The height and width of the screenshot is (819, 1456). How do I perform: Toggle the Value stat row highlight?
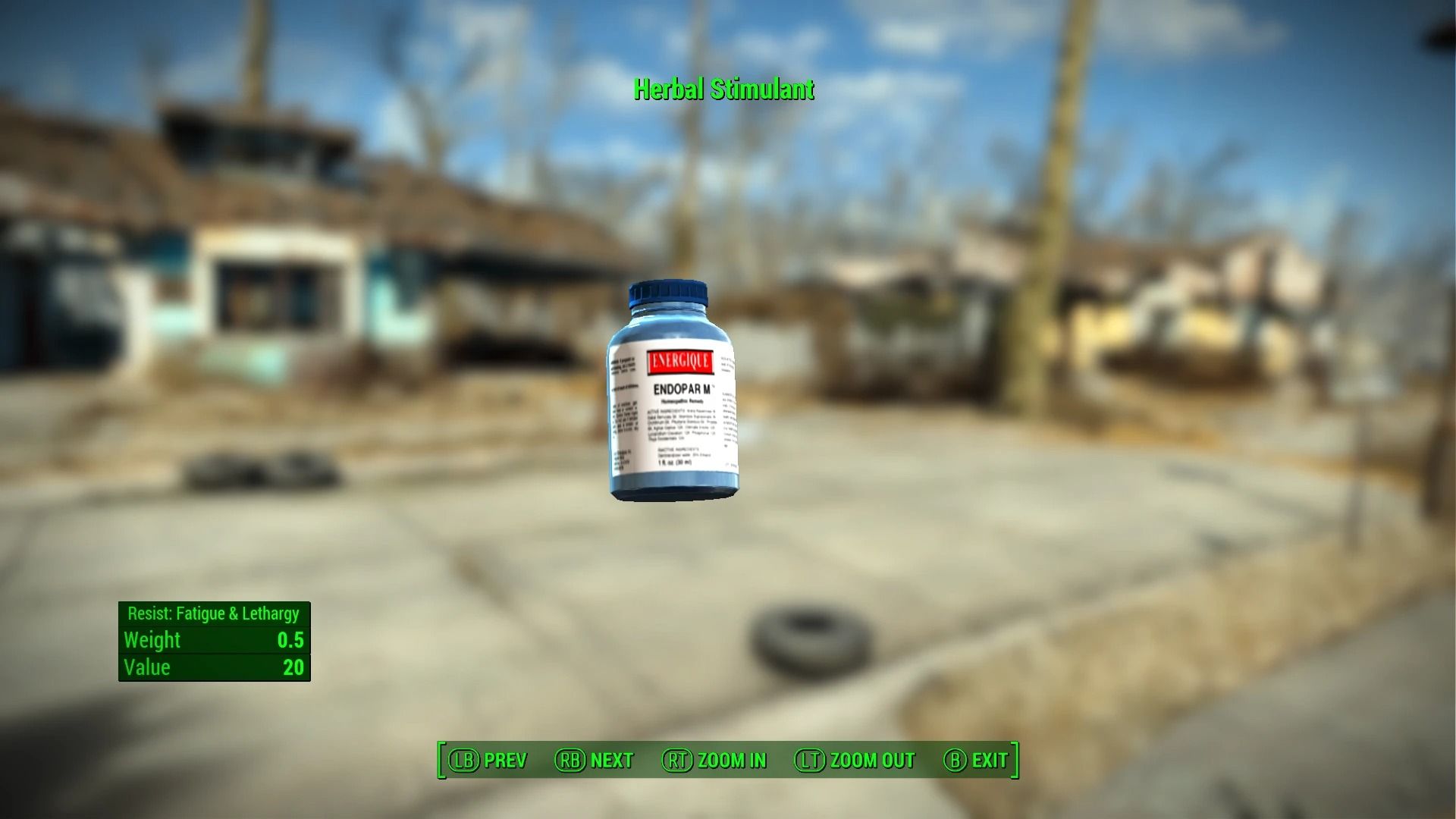[x=213, y=667]
